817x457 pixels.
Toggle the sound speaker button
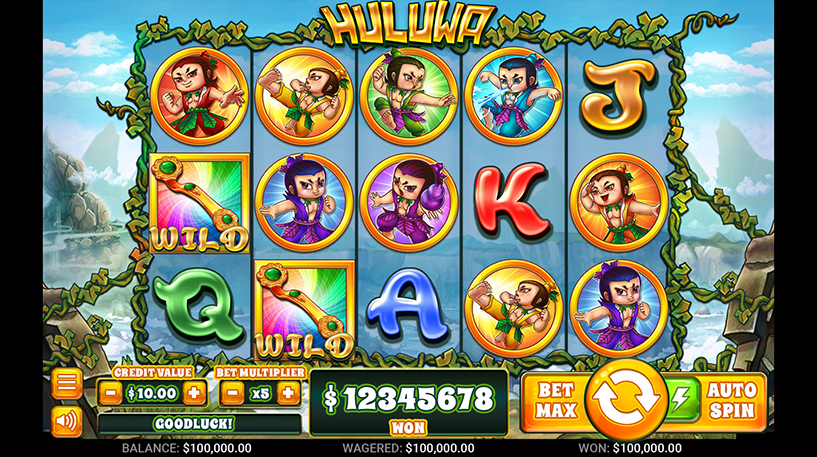67,421
